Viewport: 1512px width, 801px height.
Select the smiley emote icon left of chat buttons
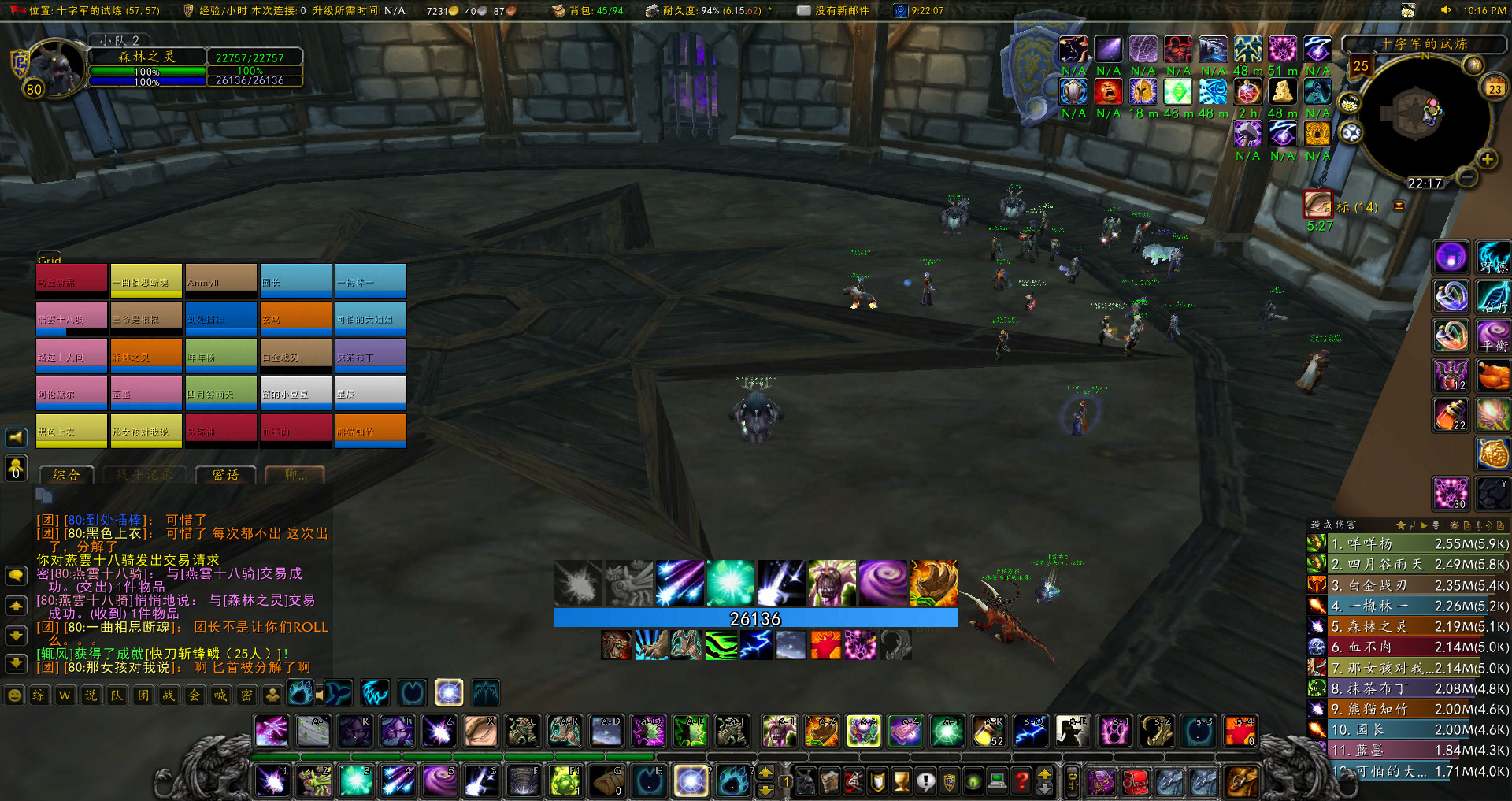14,695
